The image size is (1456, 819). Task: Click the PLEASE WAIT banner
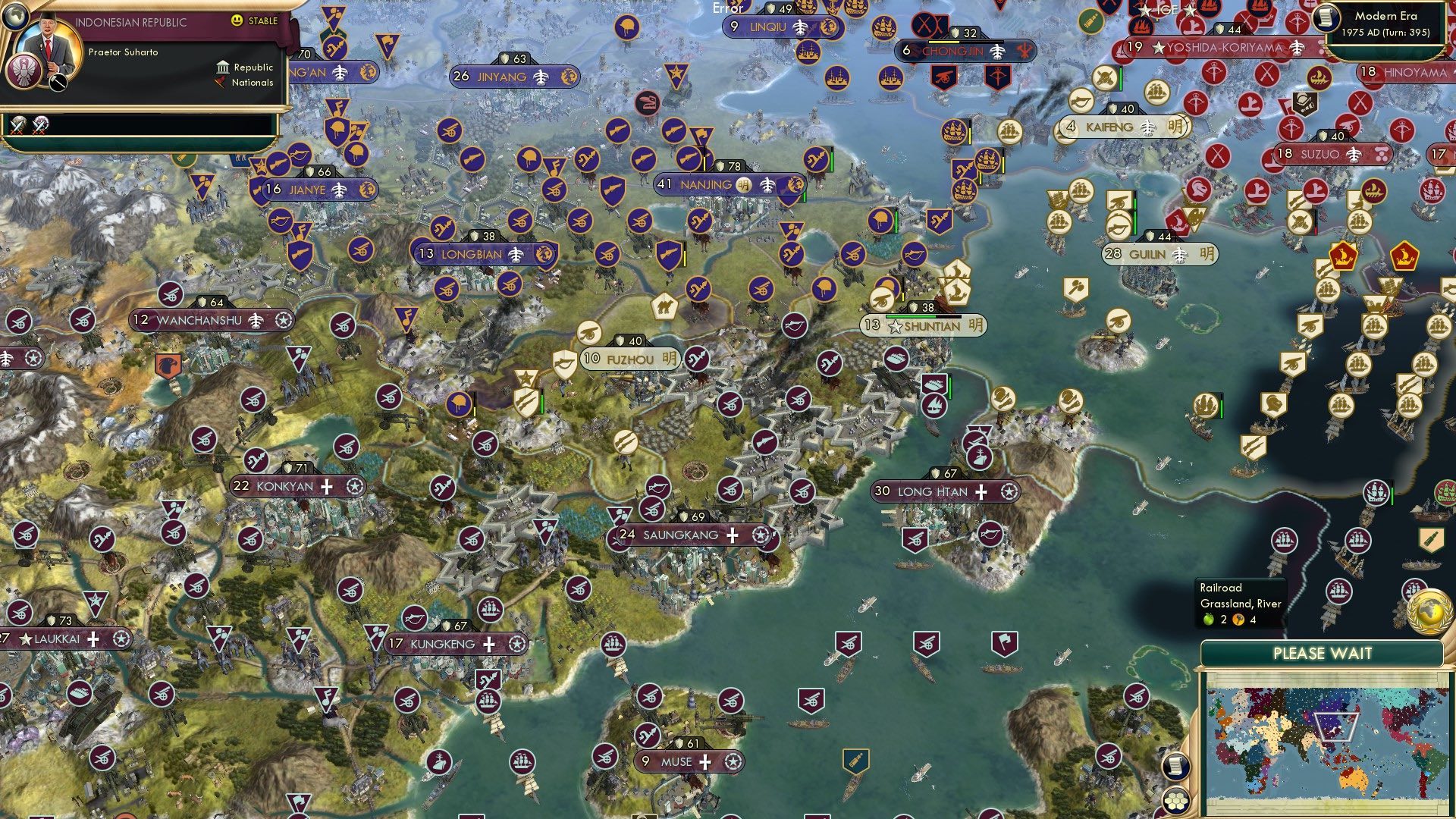(x=1323, y=653)
